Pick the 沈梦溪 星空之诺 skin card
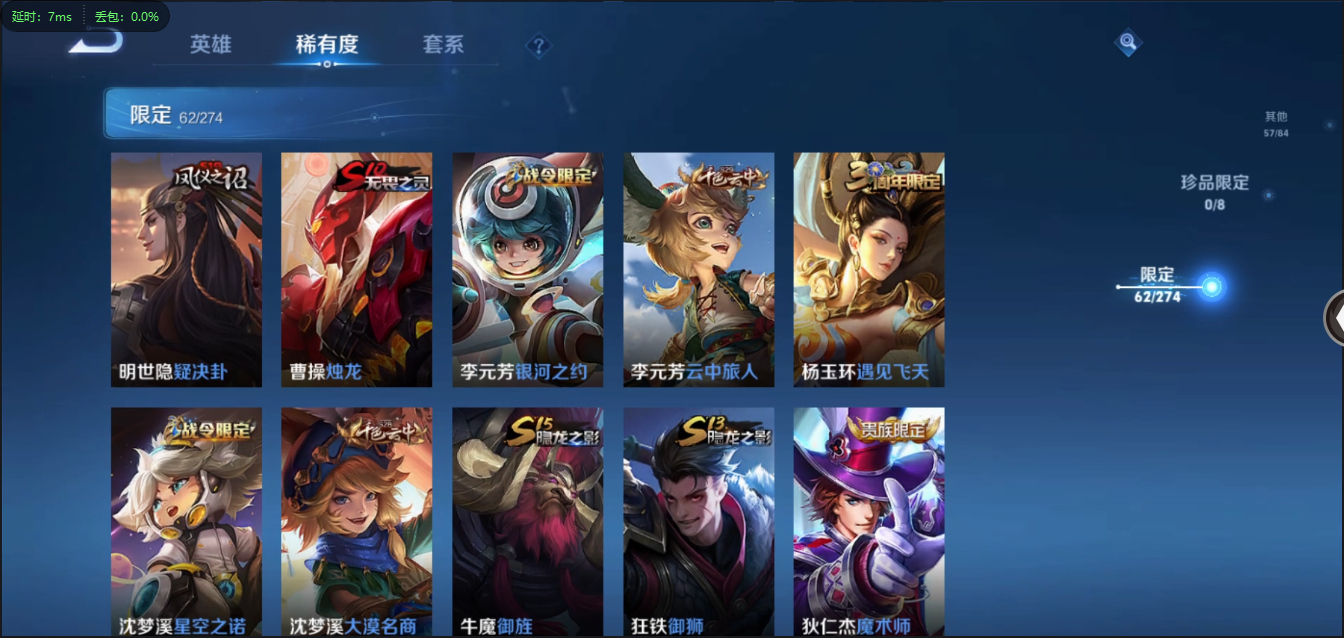1344x638 pixels. coord(186,522)
